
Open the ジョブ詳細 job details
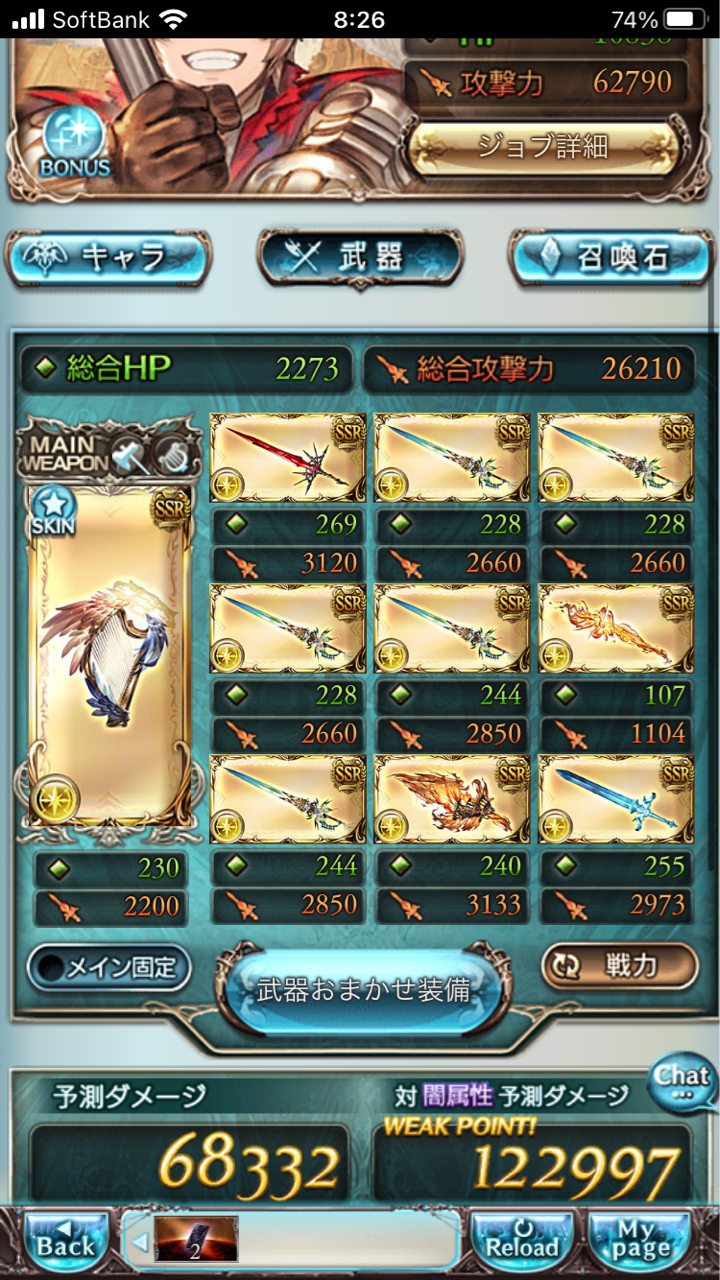click(x=543, y=148)
